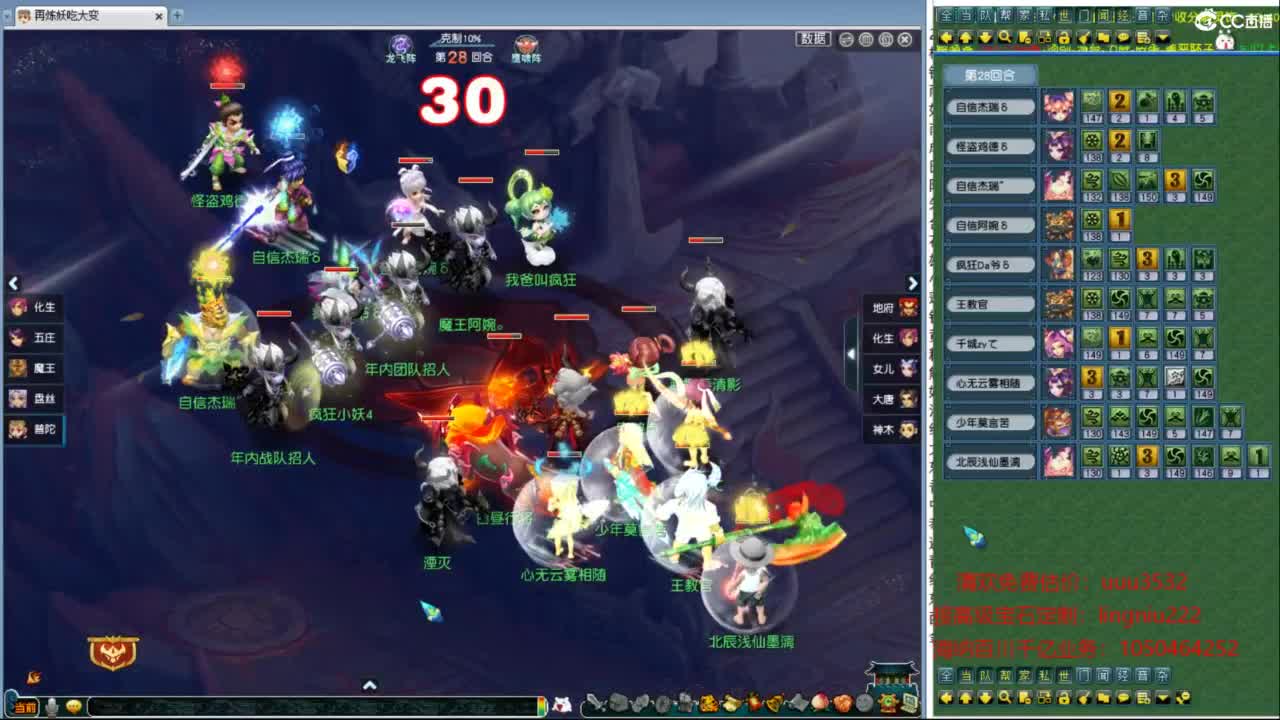1280x720 pixels.
Task: Expand the right sidebar with its chevron arrow
Action: click(911, 283)
